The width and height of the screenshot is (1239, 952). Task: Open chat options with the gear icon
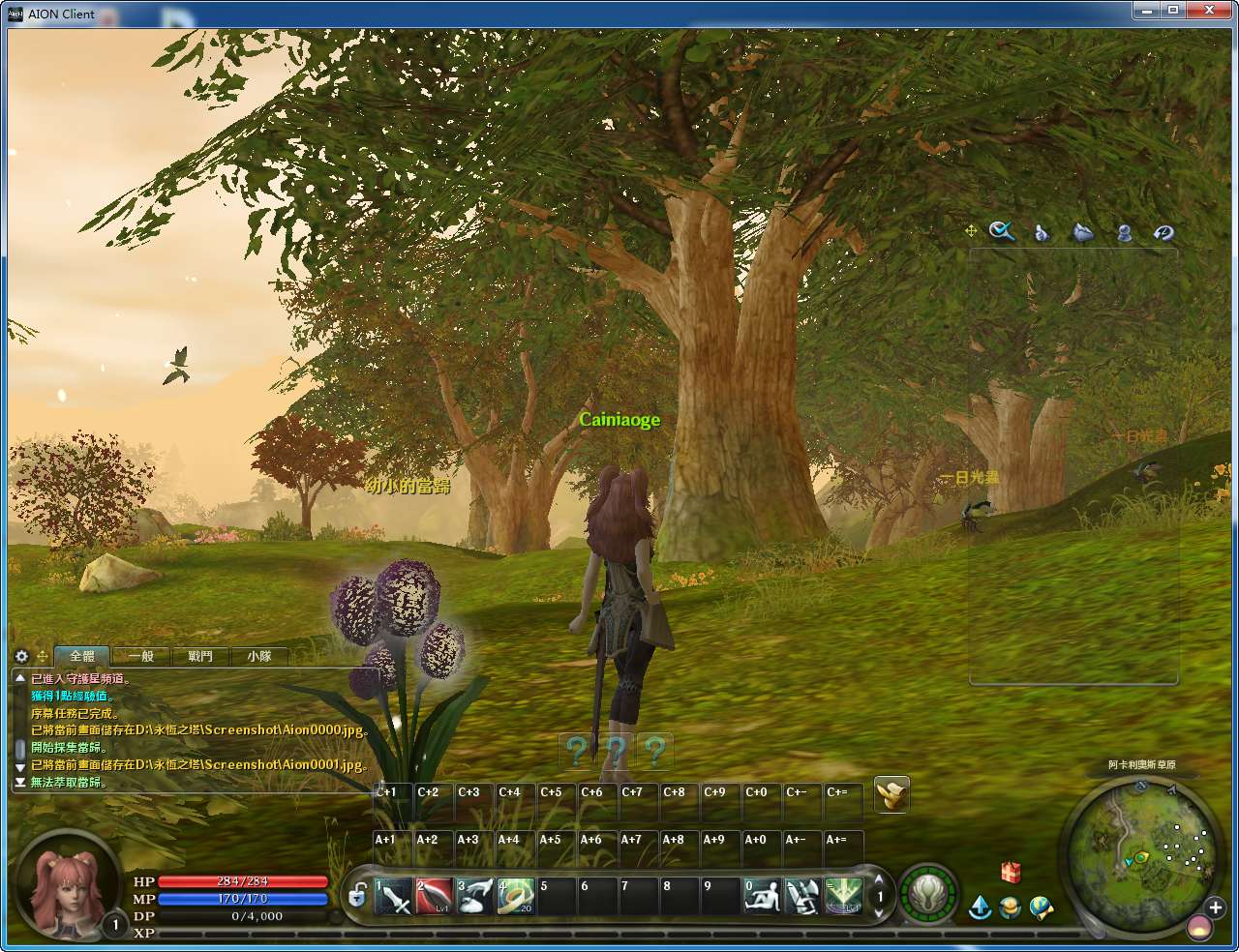pyautogui.click(x=20, y=656)
